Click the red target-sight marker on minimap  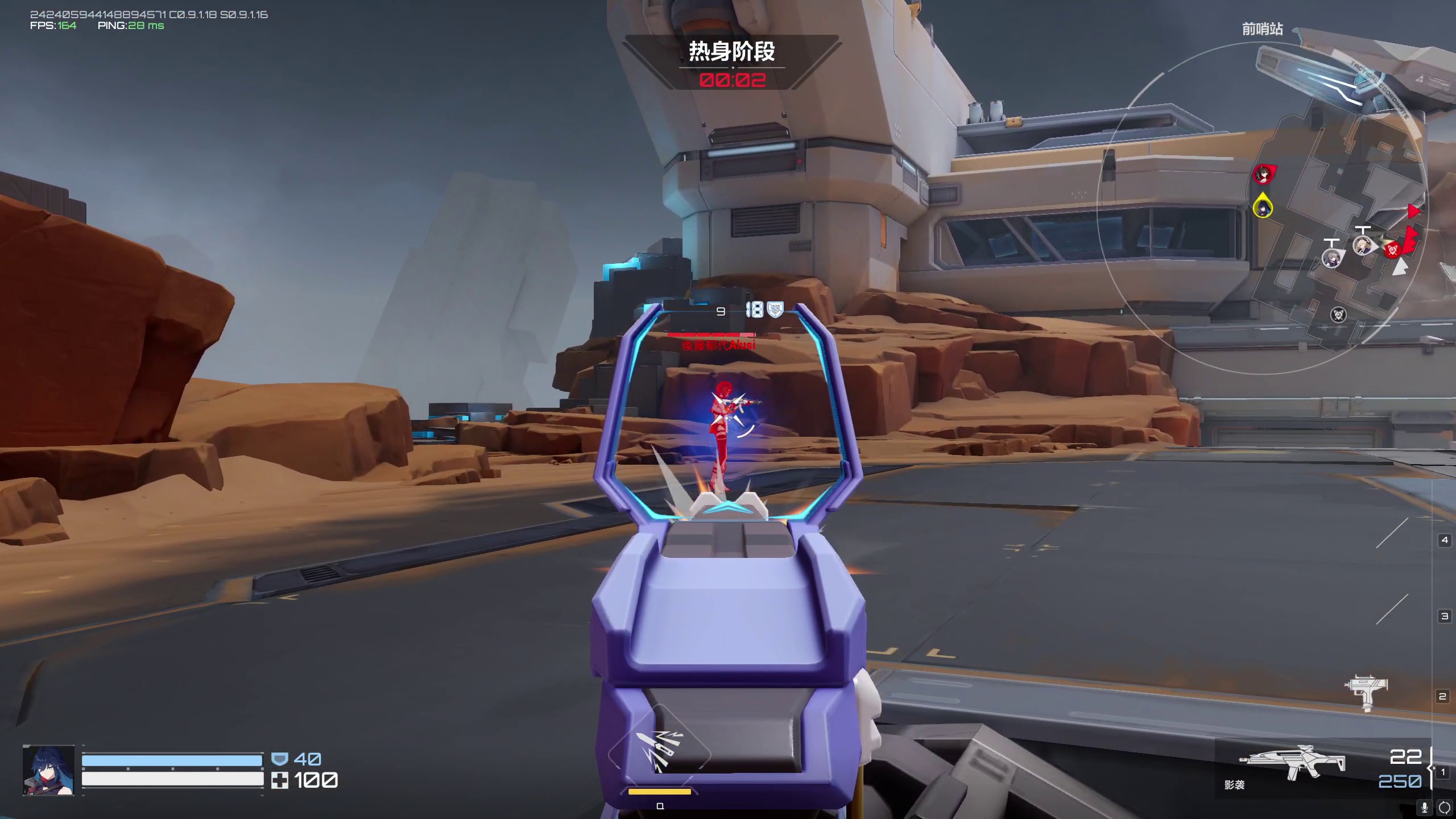(1392, 249)
